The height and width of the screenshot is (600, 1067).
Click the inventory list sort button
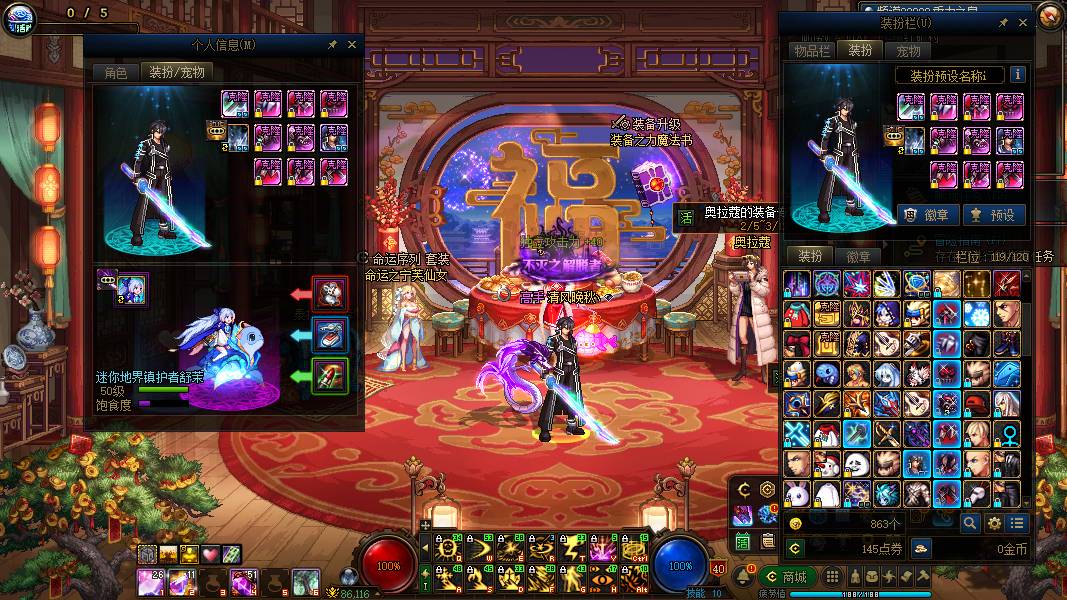point(1018,523)
